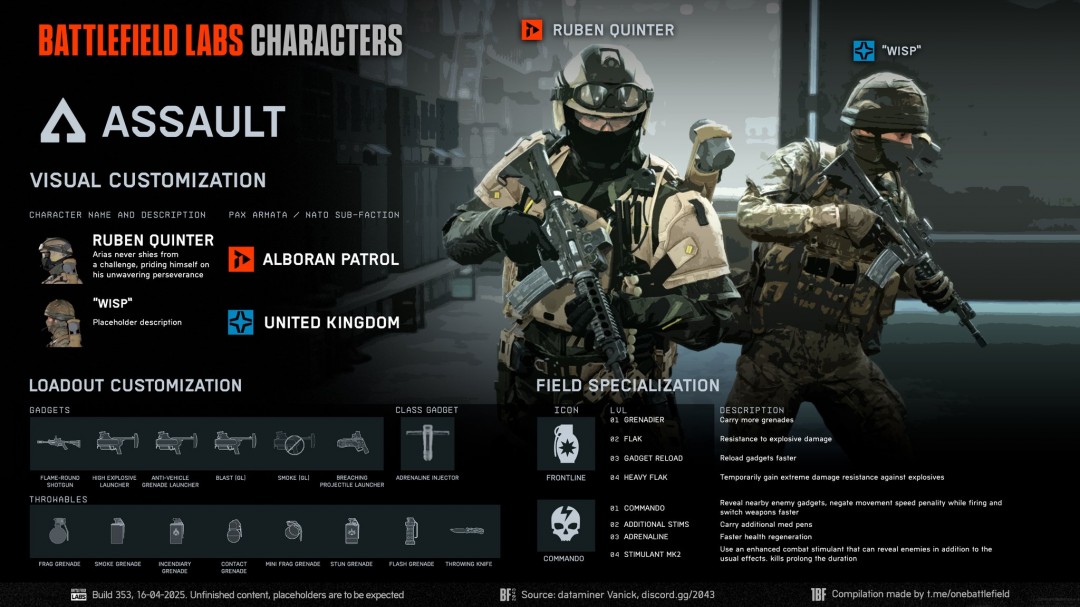Select the Breaching Projectile Launcher
This screenshot has width=1080, height=607.
point(353,443)
